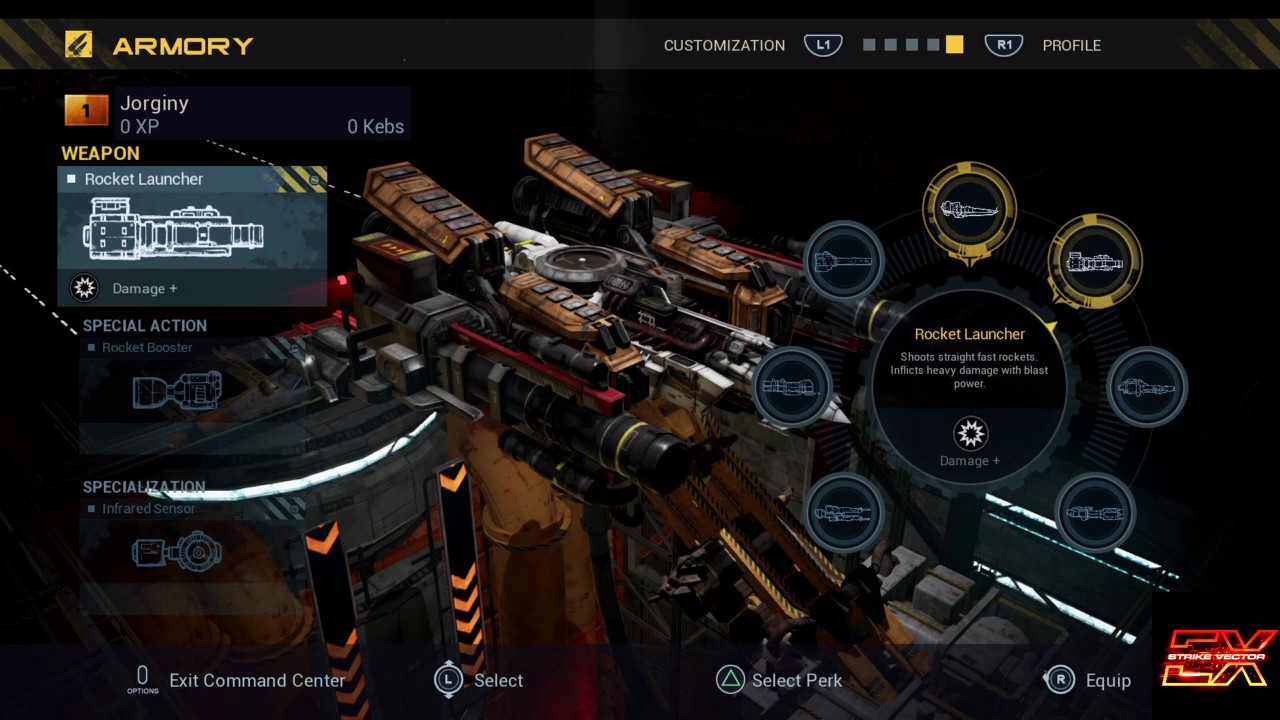Click the highlighted fourth page indicator square

coord(953,44)
